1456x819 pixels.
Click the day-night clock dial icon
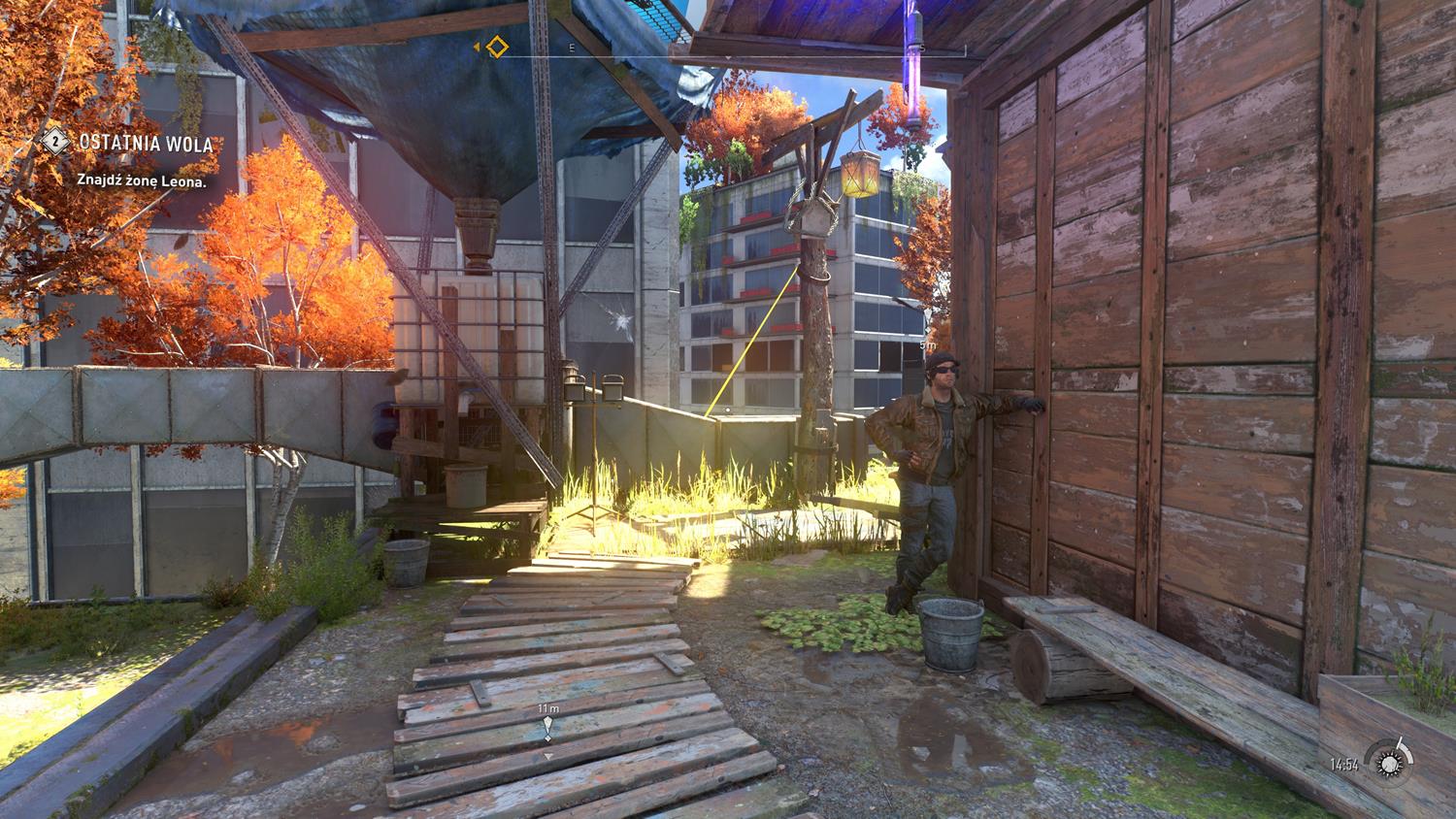click(x=1387, y=762)
